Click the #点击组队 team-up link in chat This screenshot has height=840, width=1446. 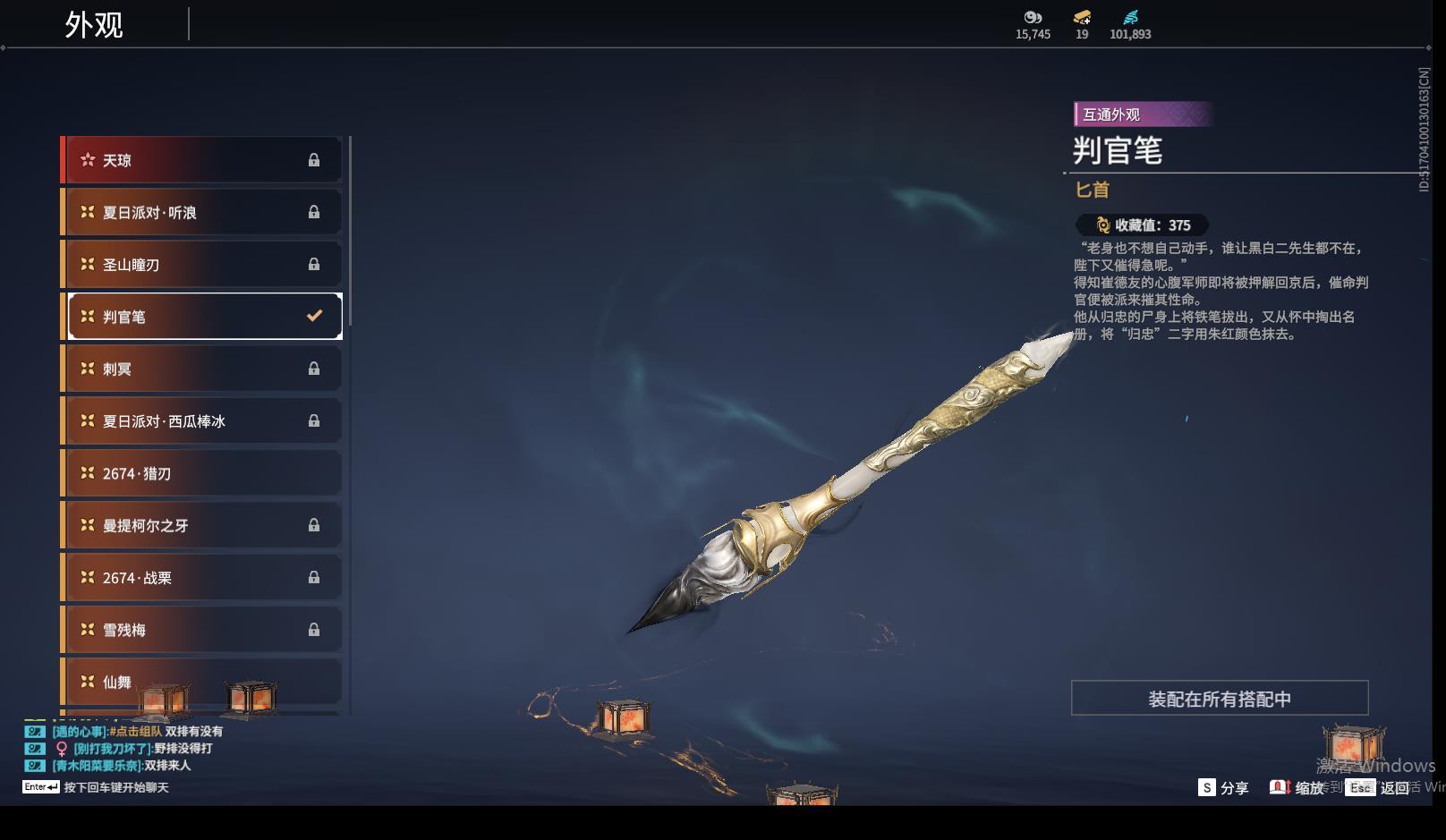click(136, 732)
